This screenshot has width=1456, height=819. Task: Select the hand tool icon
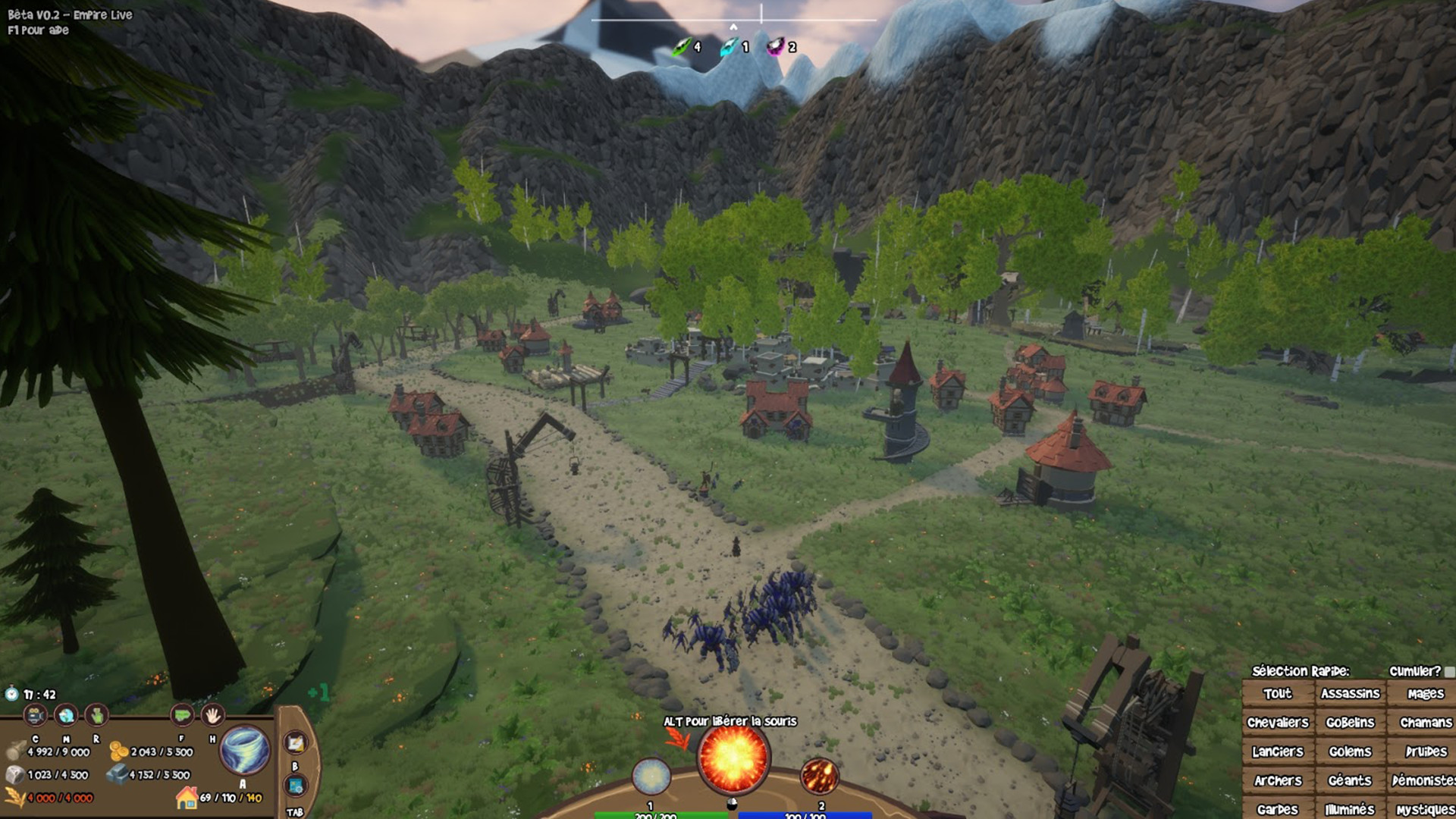(213, 716)
